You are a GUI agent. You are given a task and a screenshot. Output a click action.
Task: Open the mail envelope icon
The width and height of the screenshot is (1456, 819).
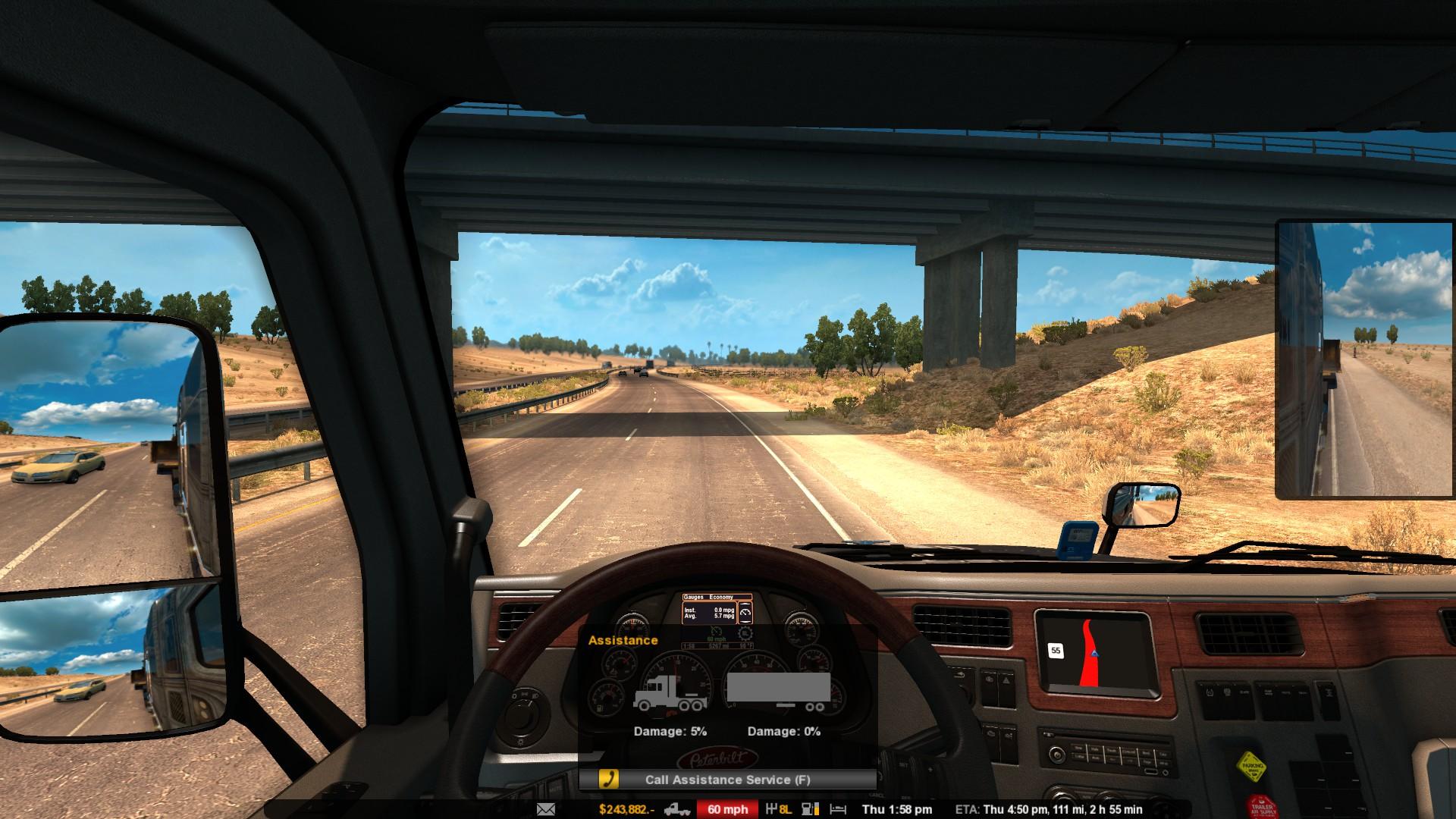coord(546,809)
